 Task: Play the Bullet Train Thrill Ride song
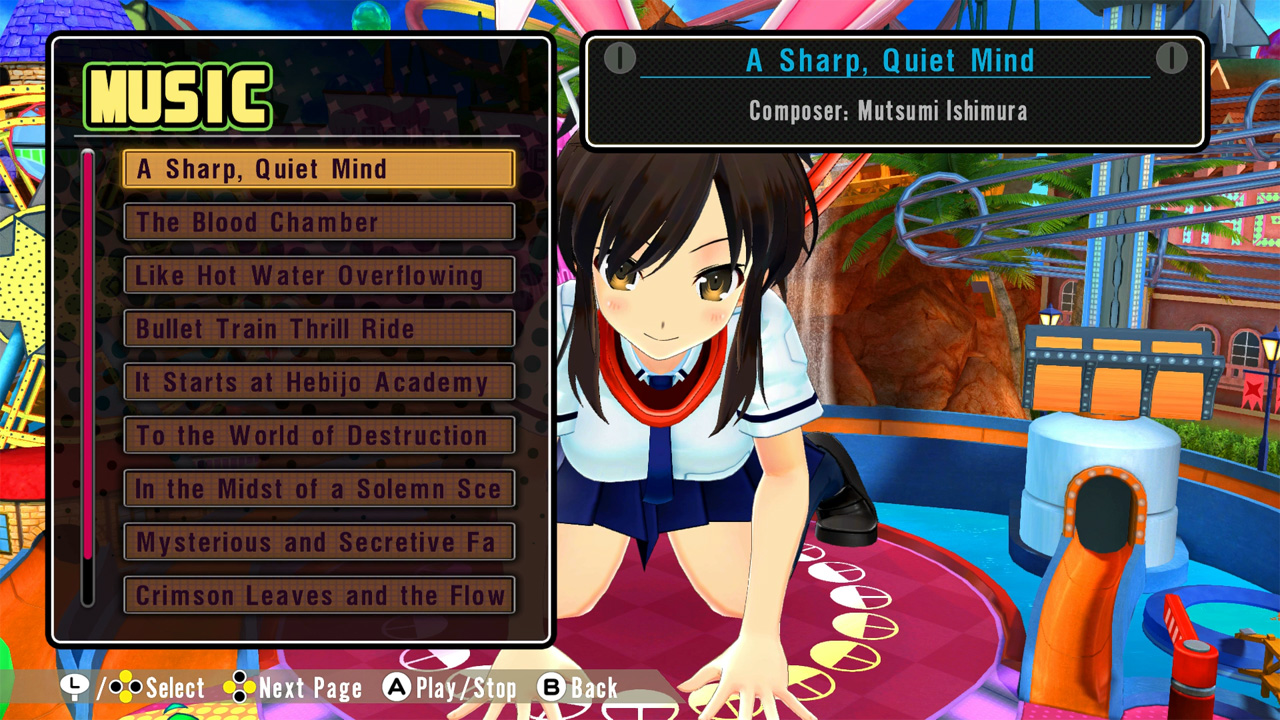pyautogui.click(x=318, y=329)
